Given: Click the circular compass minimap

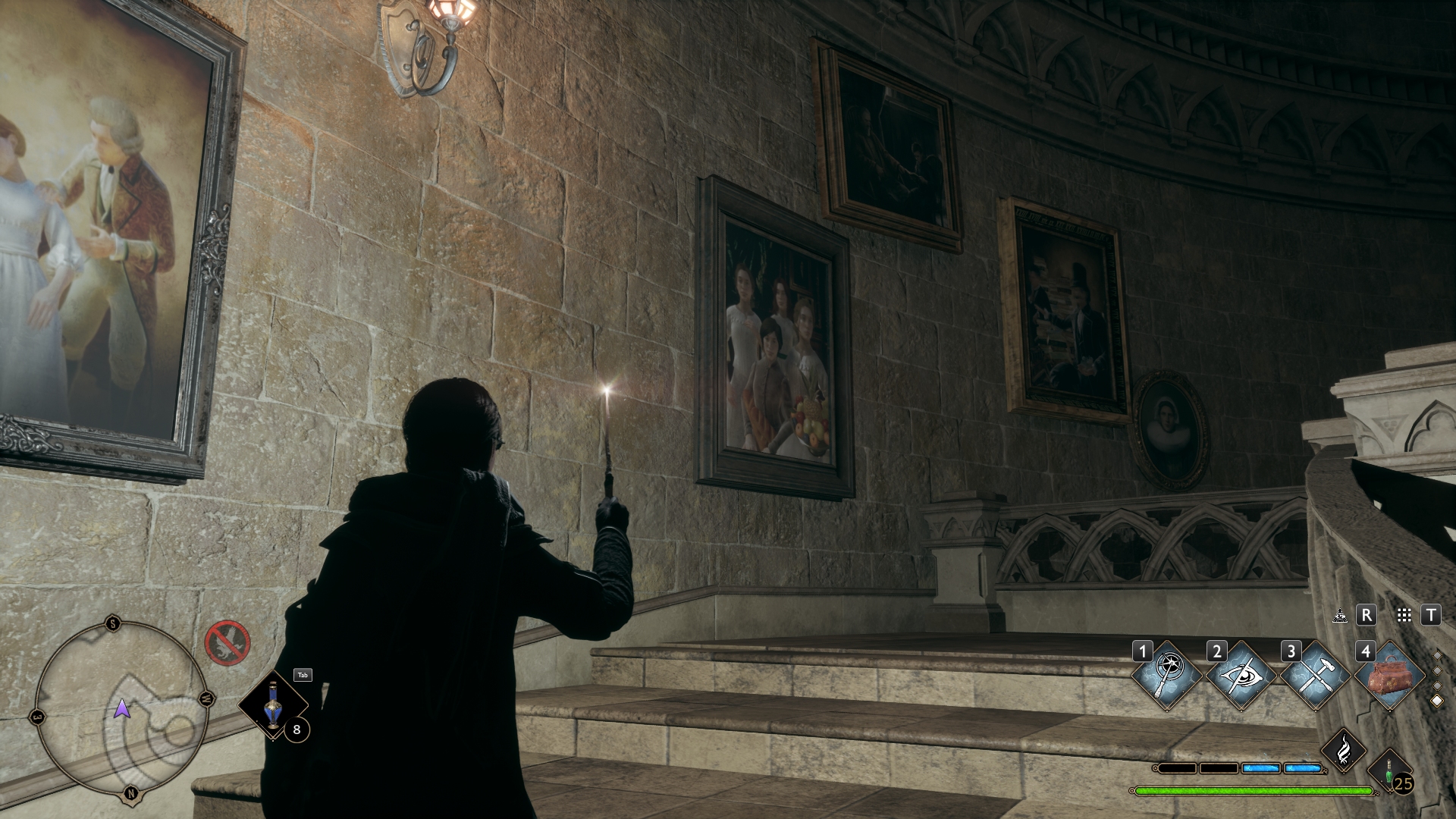Looking at the screenshot, I should 121,709.
